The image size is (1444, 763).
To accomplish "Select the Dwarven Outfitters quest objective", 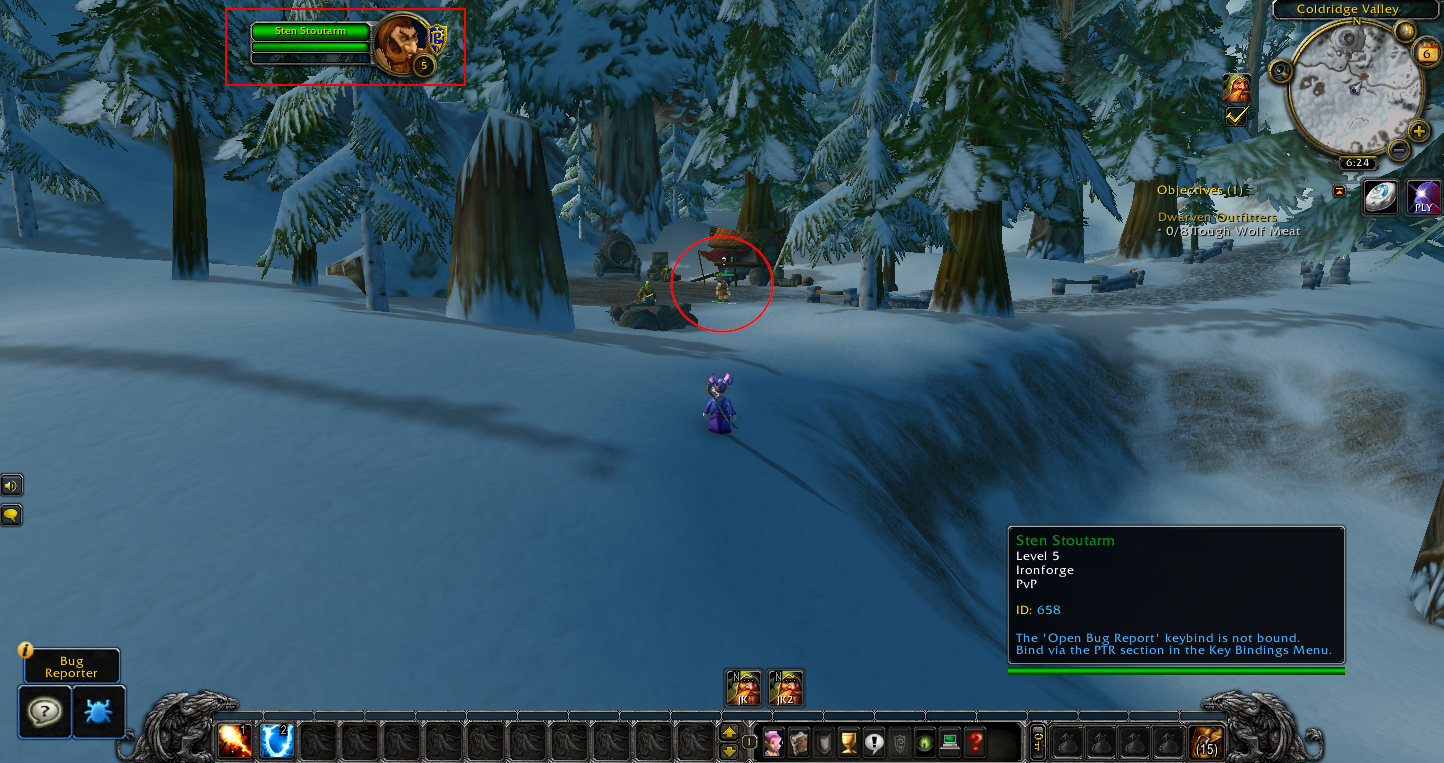I will coord(1217,217).
